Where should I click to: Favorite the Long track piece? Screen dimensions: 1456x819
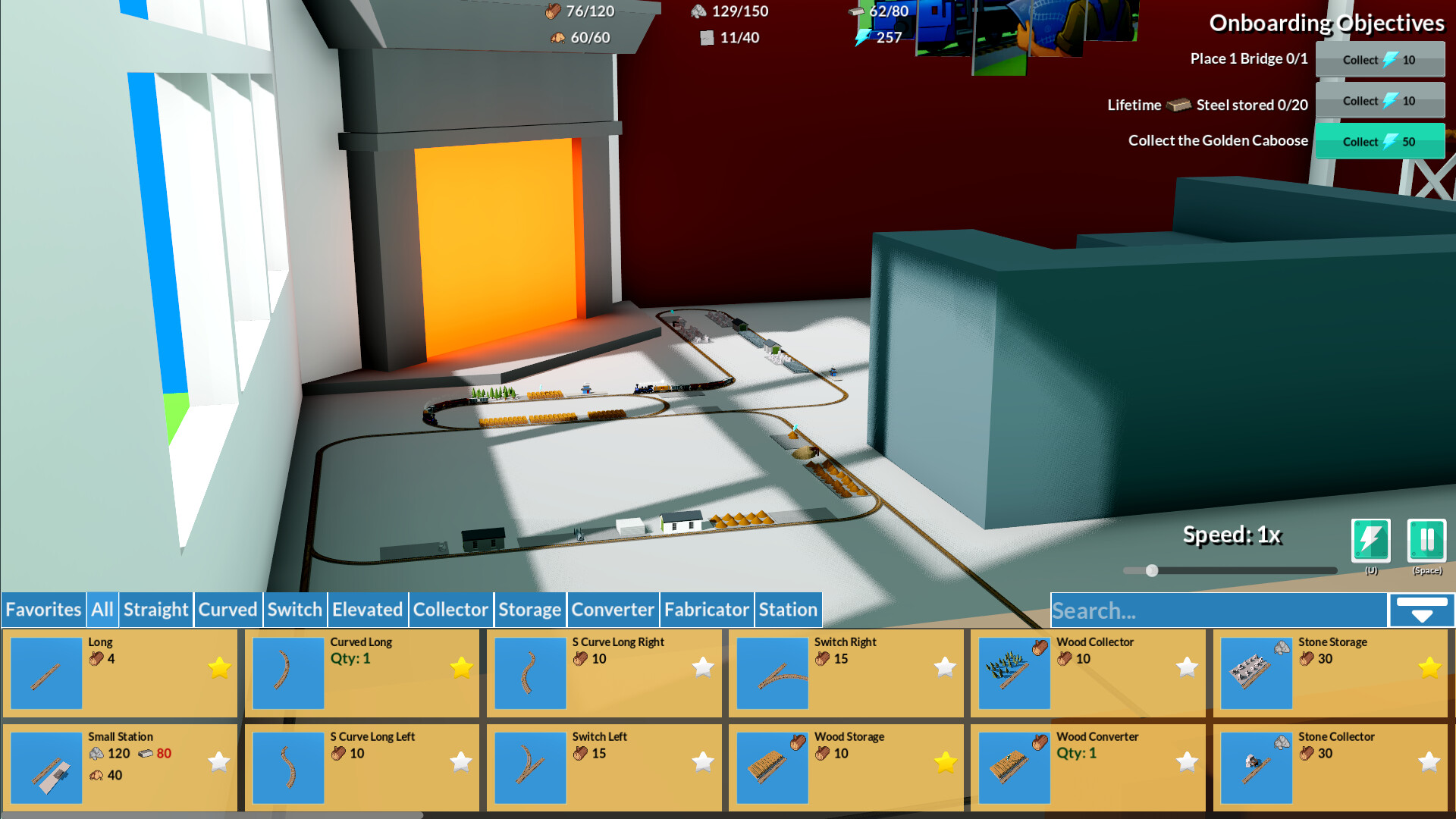click(x=220, y=668)
